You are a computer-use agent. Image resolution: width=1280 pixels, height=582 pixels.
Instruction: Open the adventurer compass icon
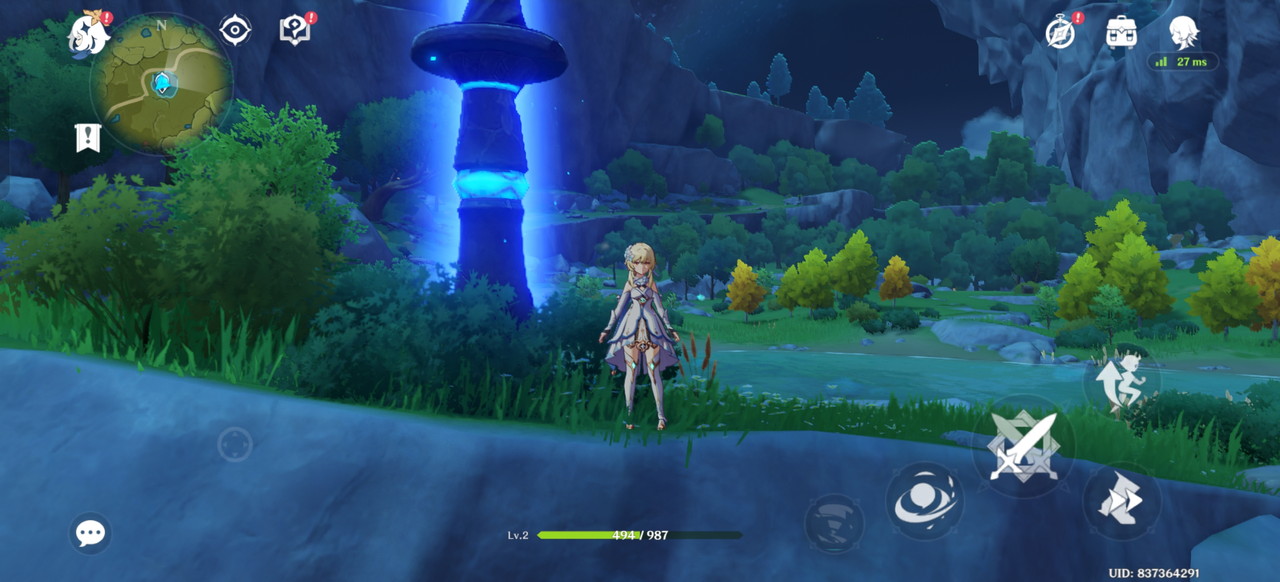point(1060,32)
